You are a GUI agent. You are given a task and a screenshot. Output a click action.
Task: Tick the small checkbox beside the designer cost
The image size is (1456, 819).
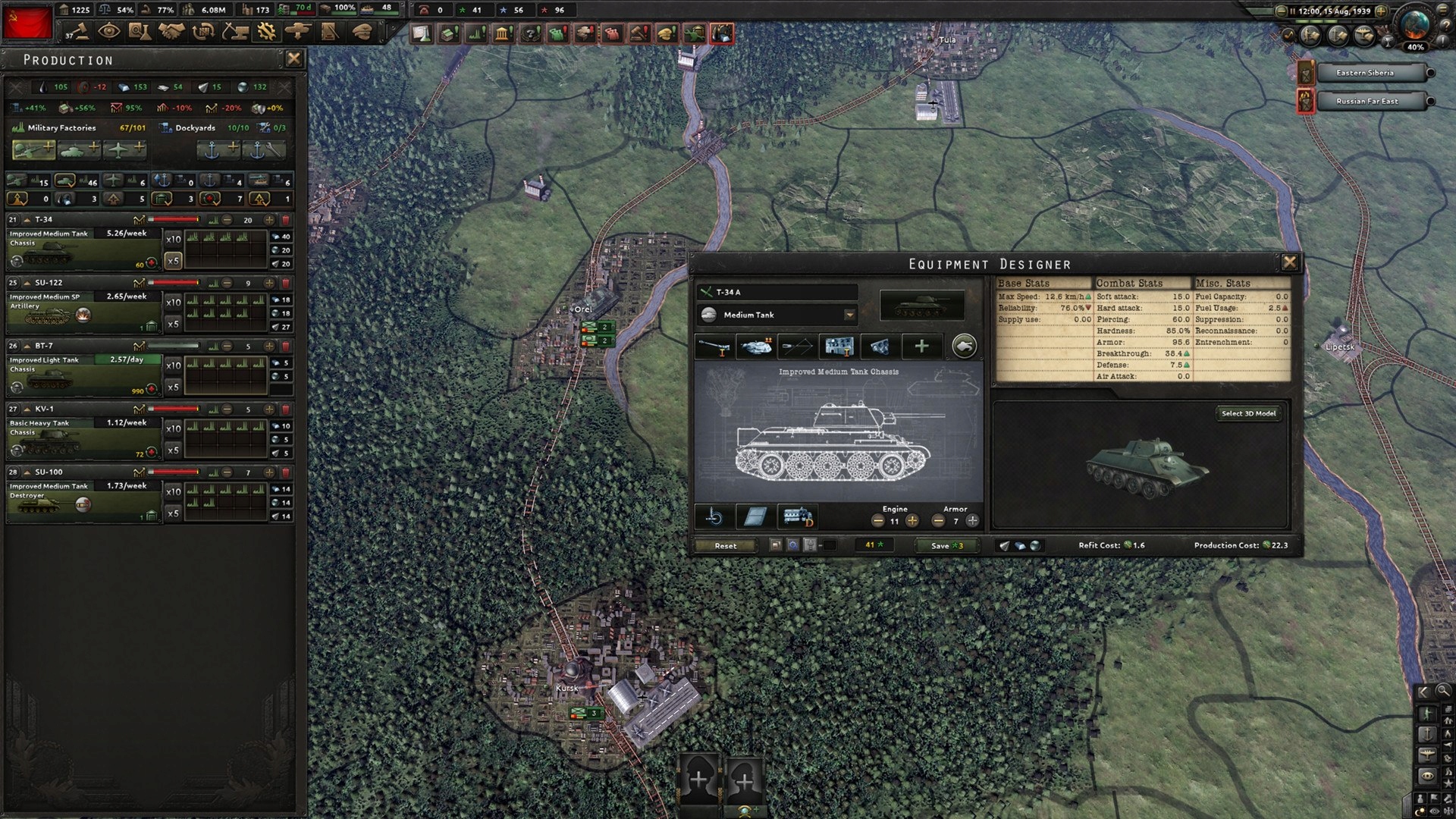(830, 545)
